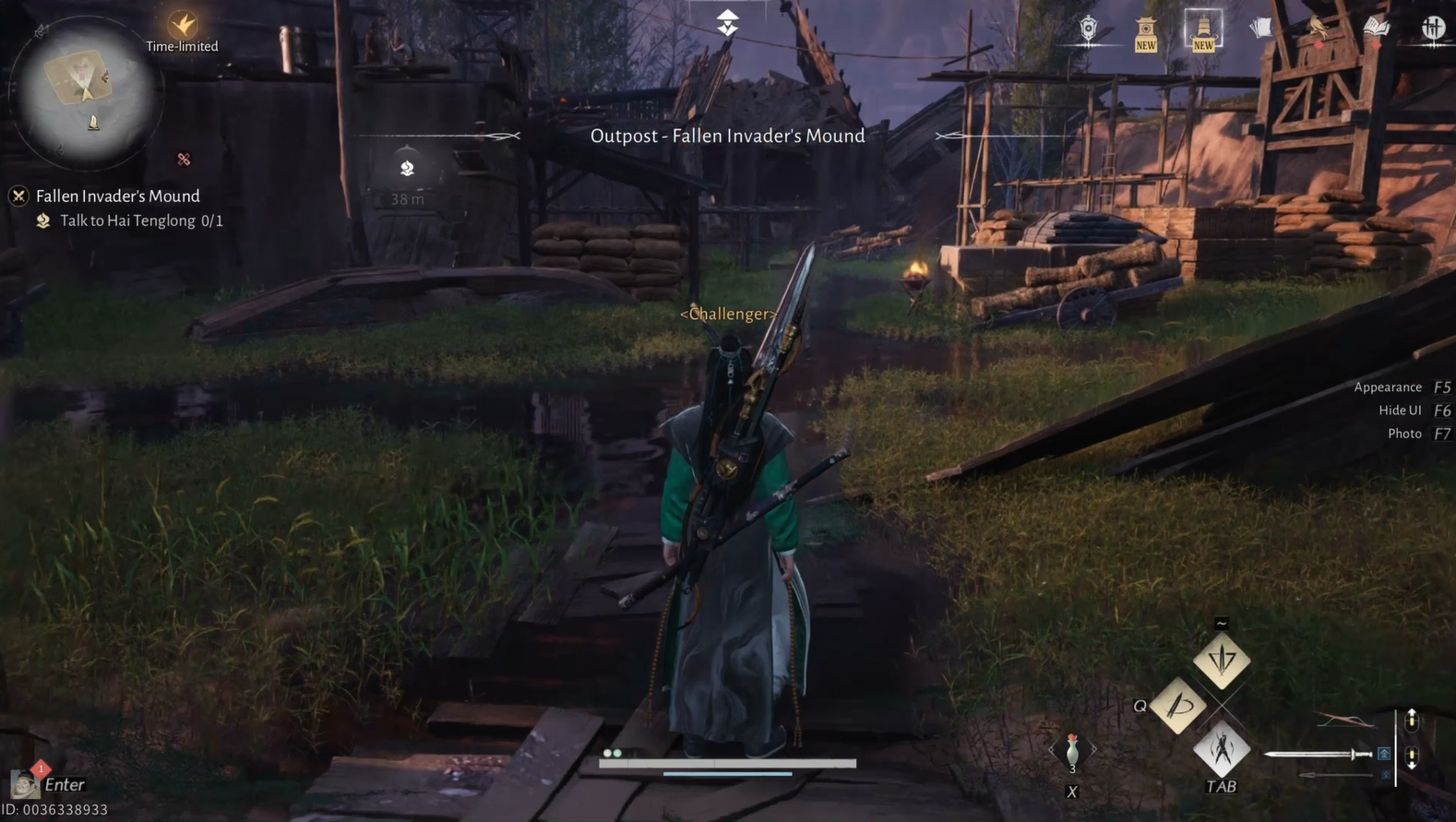The height and width of the screenshot is (822, 1456).
Task: Click the crossed-weapons emblem far top-right
Action: [x=1432, y=28]
